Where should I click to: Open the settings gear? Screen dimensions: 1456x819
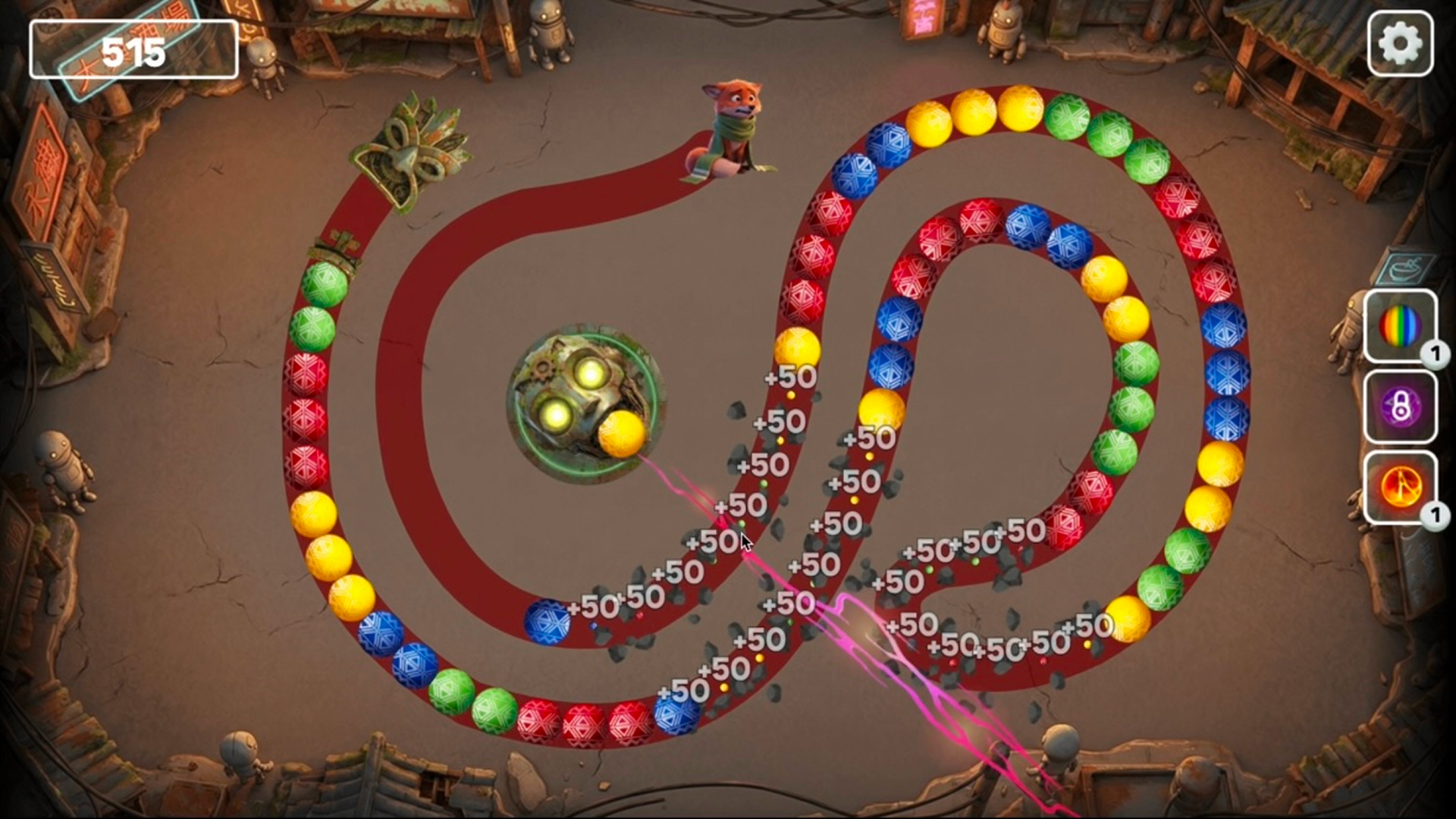pyautogui.click(x=1399, y=44)
